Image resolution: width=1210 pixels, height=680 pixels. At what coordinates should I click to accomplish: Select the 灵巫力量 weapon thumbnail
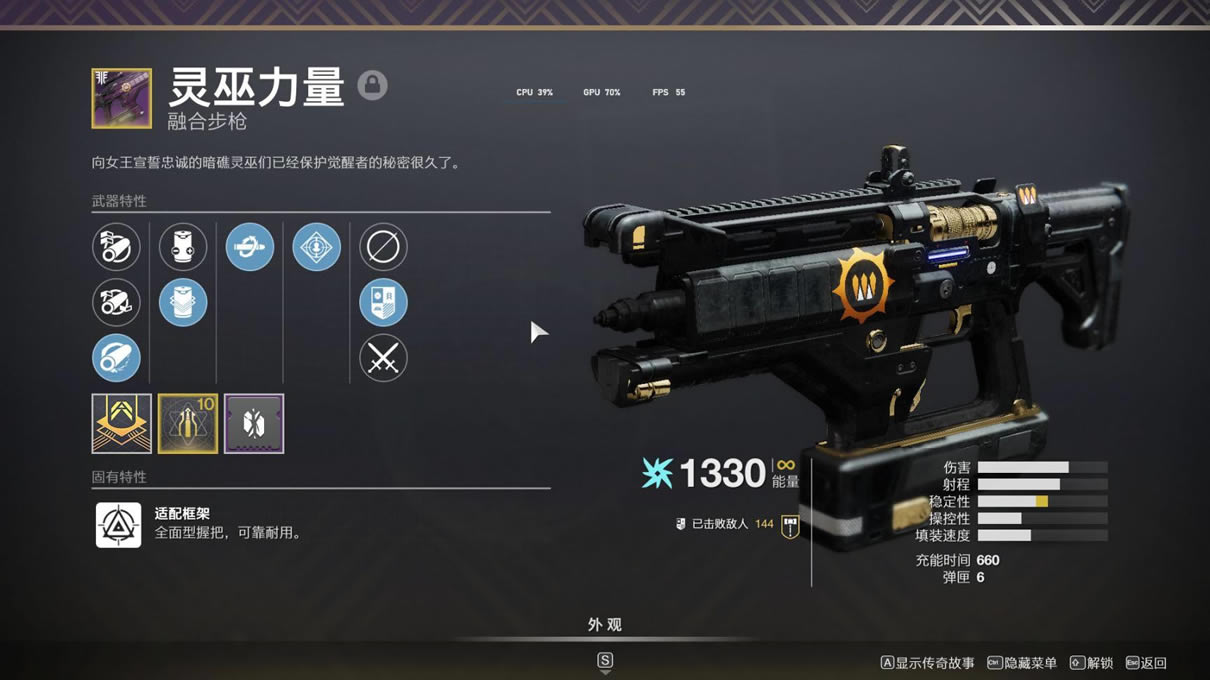point(122,98)
